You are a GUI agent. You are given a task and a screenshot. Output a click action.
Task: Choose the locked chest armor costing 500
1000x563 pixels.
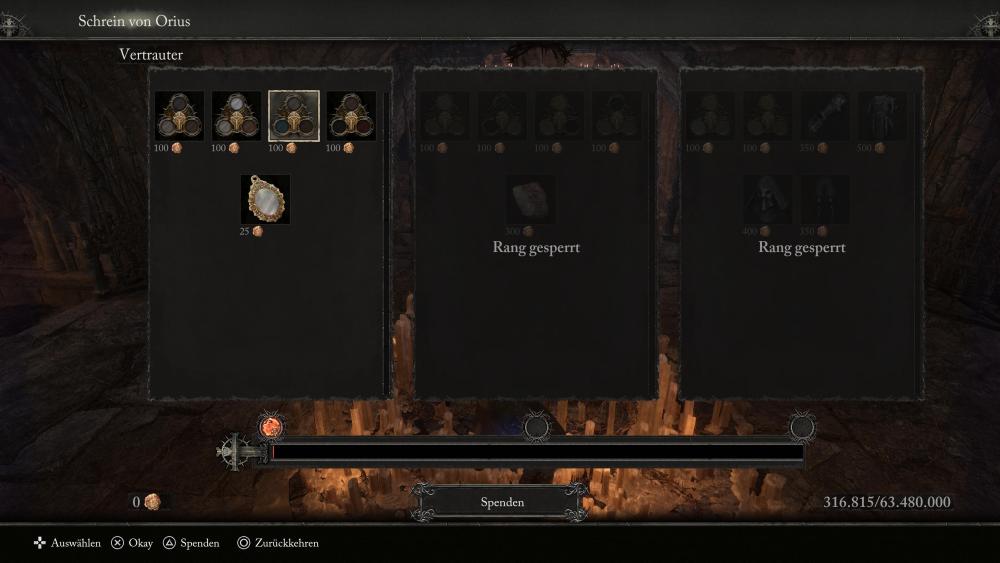[881, 116]
